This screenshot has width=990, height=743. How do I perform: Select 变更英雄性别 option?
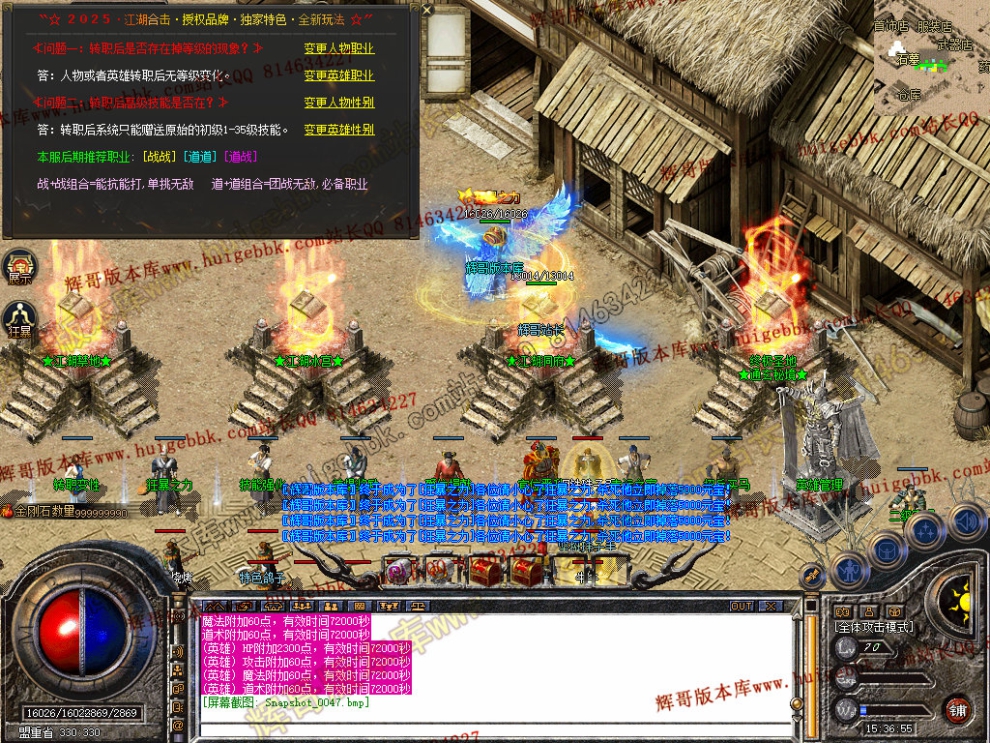[x=339, y=129]
